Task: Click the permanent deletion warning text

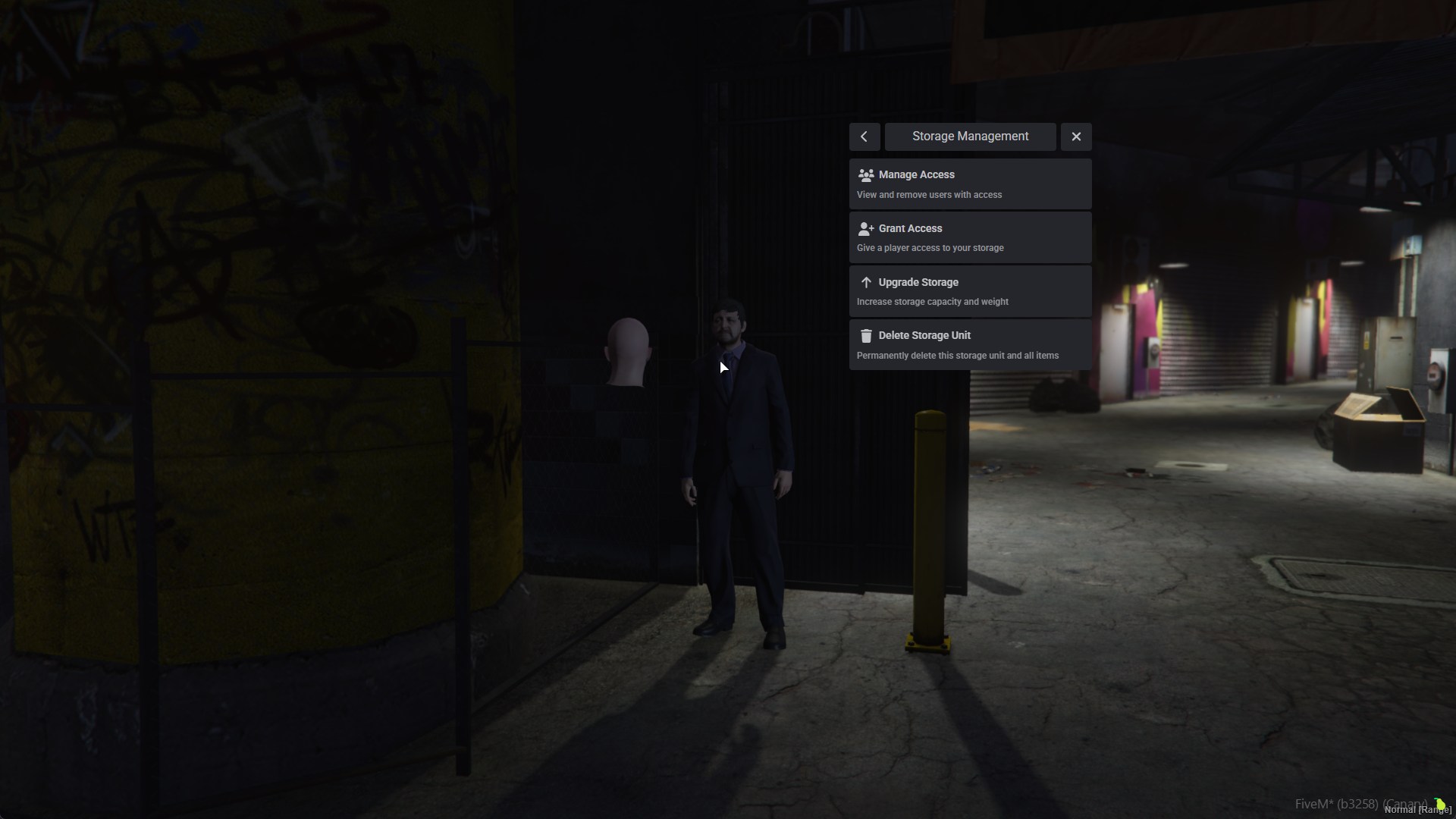Action: coord(958,355)
